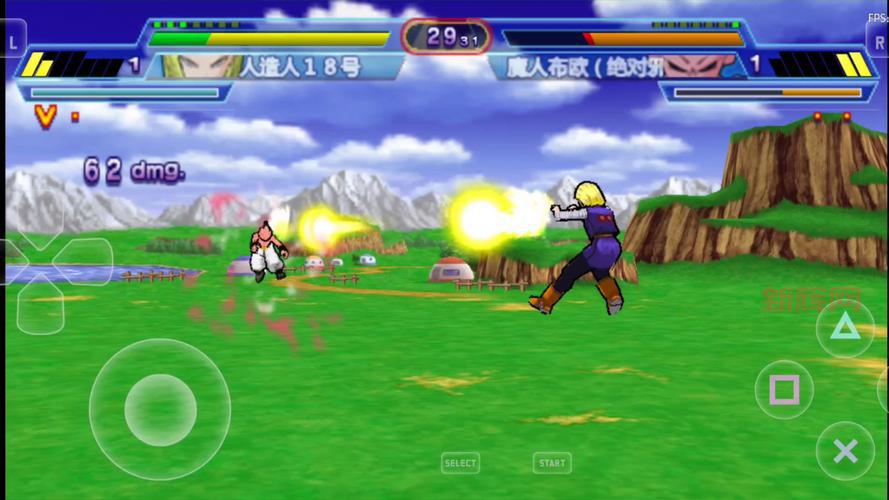
Task: Tap the D-pad down arrow
Action: pos(40,305)
